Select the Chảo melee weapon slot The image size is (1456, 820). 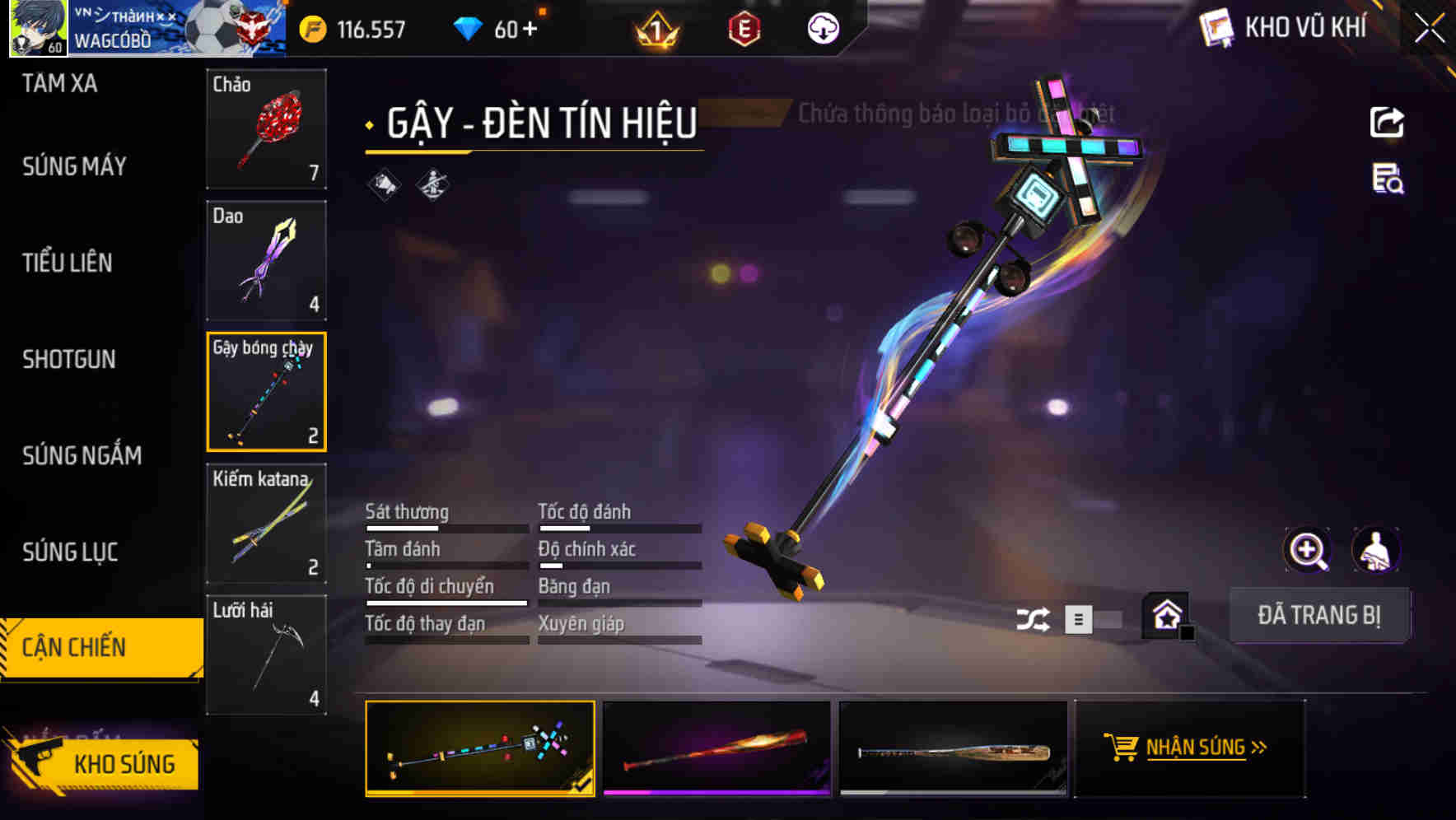click(266, 128)
